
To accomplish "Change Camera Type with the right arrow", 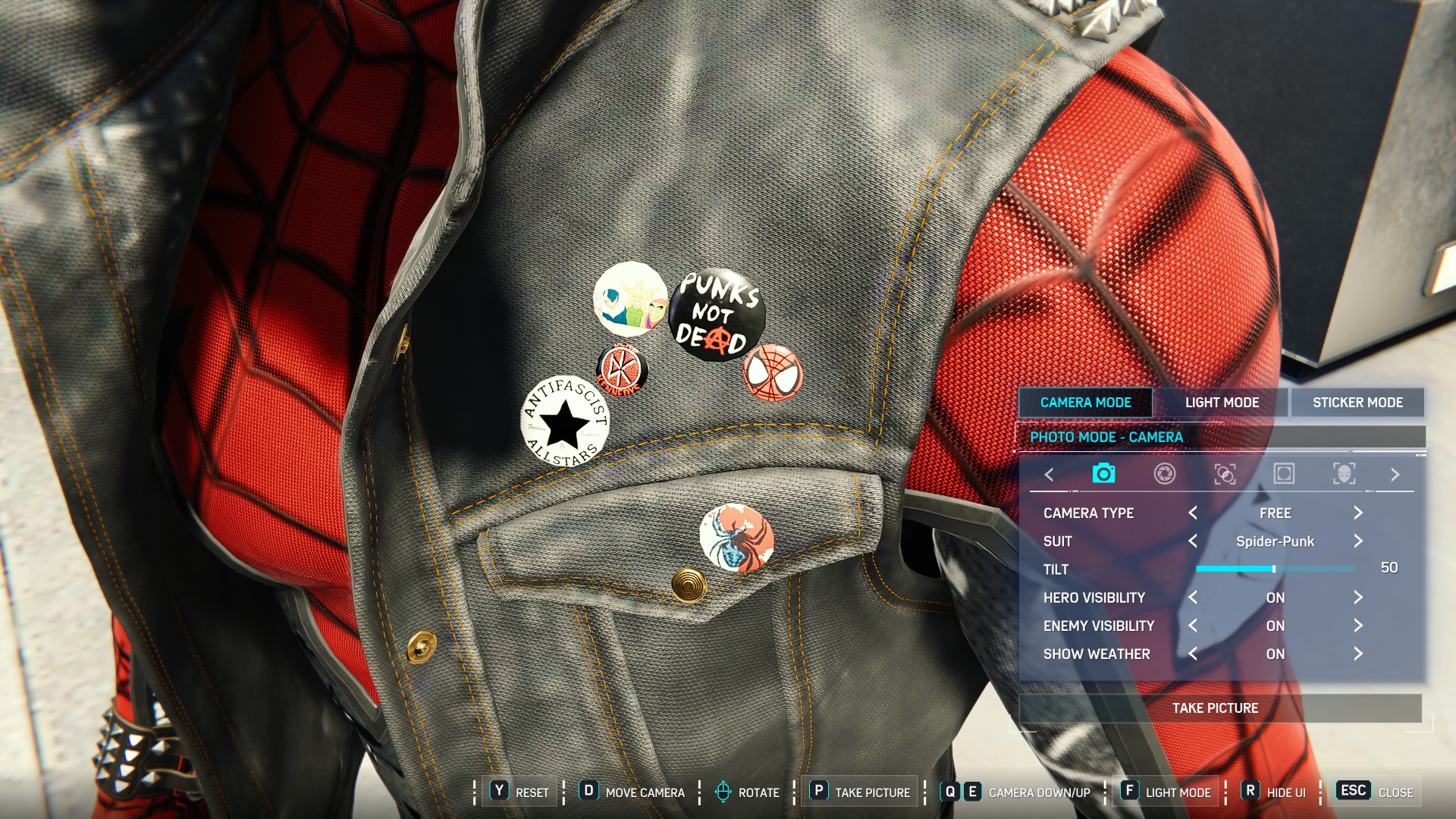I will (x=1358, y=513).
